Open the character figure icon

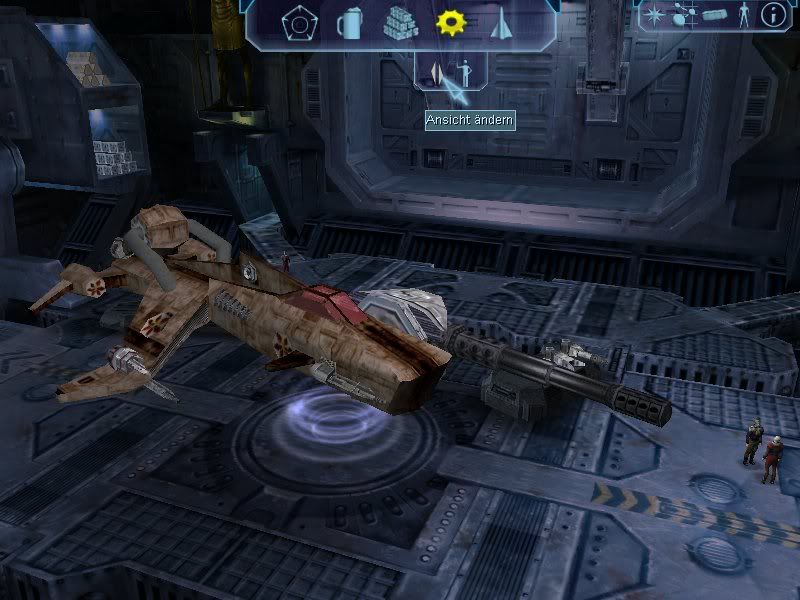[743, 14]
